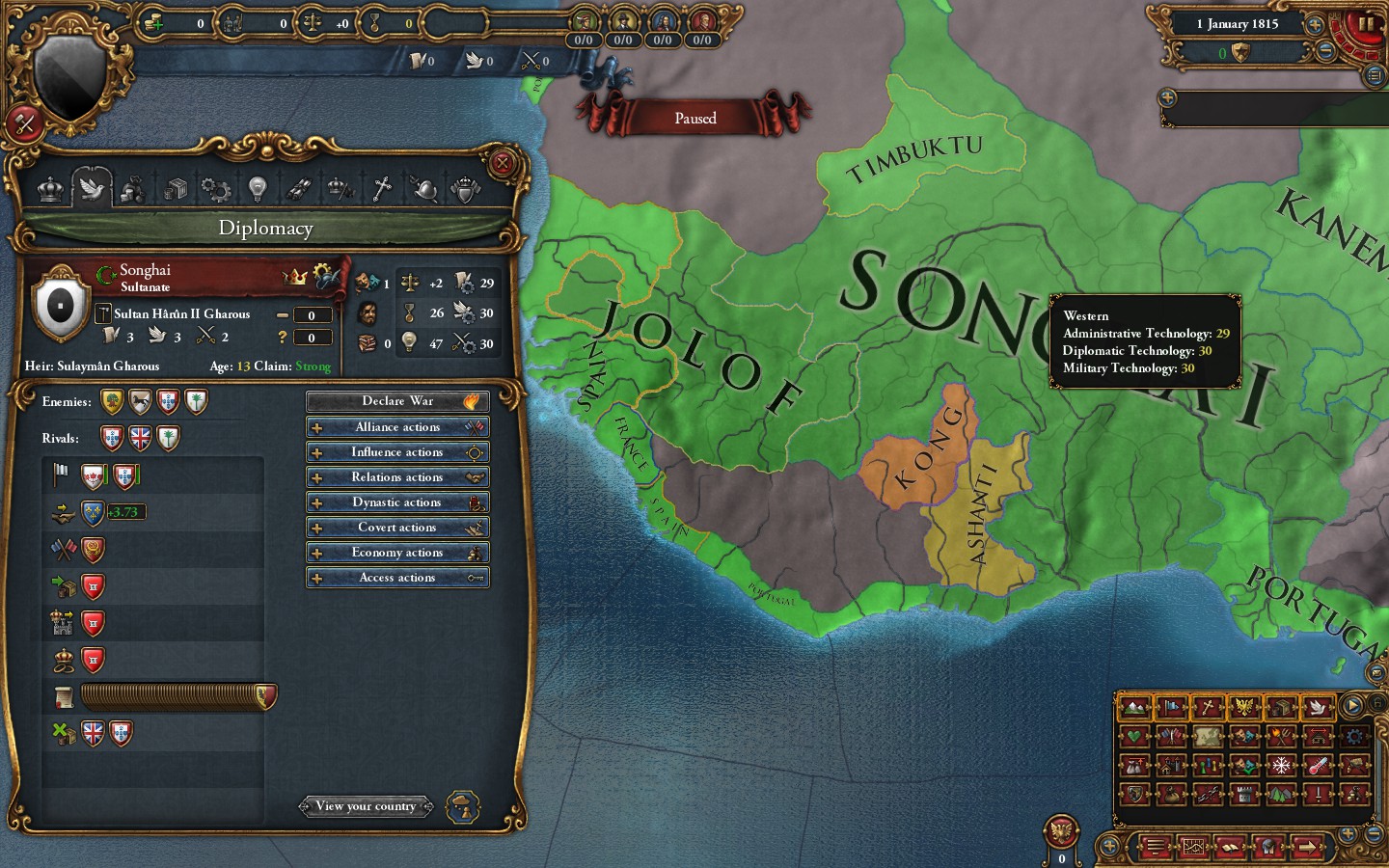Expand the Dynastic actions section

point(397,502)
